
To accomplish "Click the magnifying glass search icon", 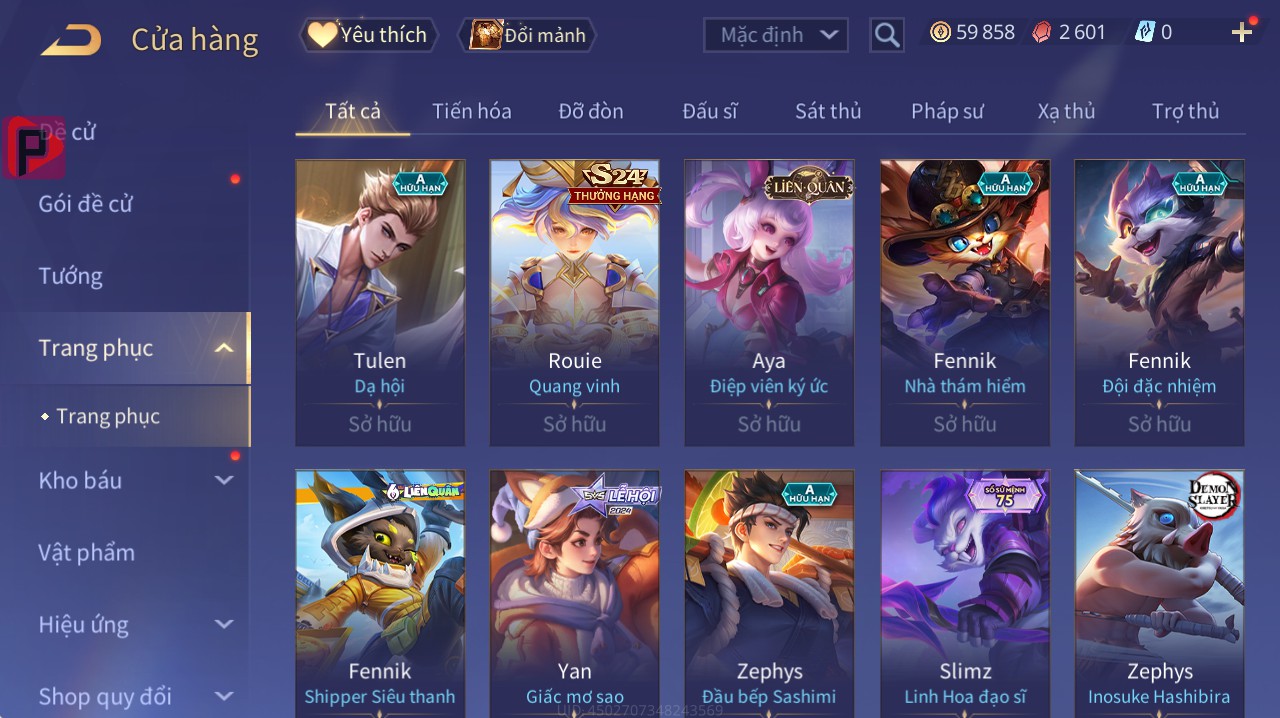I will (887, 35).
